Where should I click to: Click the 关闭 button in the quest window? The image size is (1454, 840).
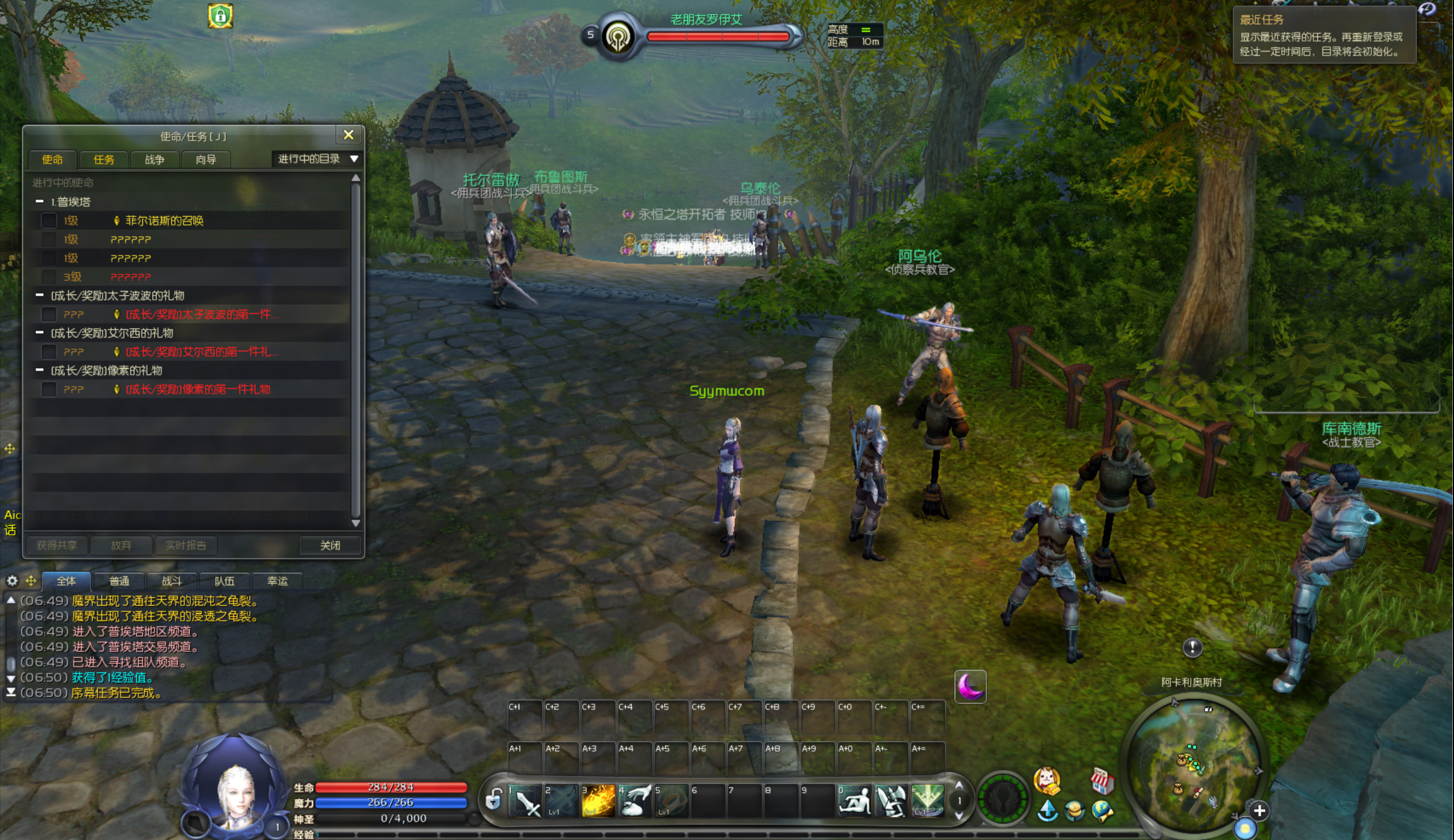(x=330, y=545)
